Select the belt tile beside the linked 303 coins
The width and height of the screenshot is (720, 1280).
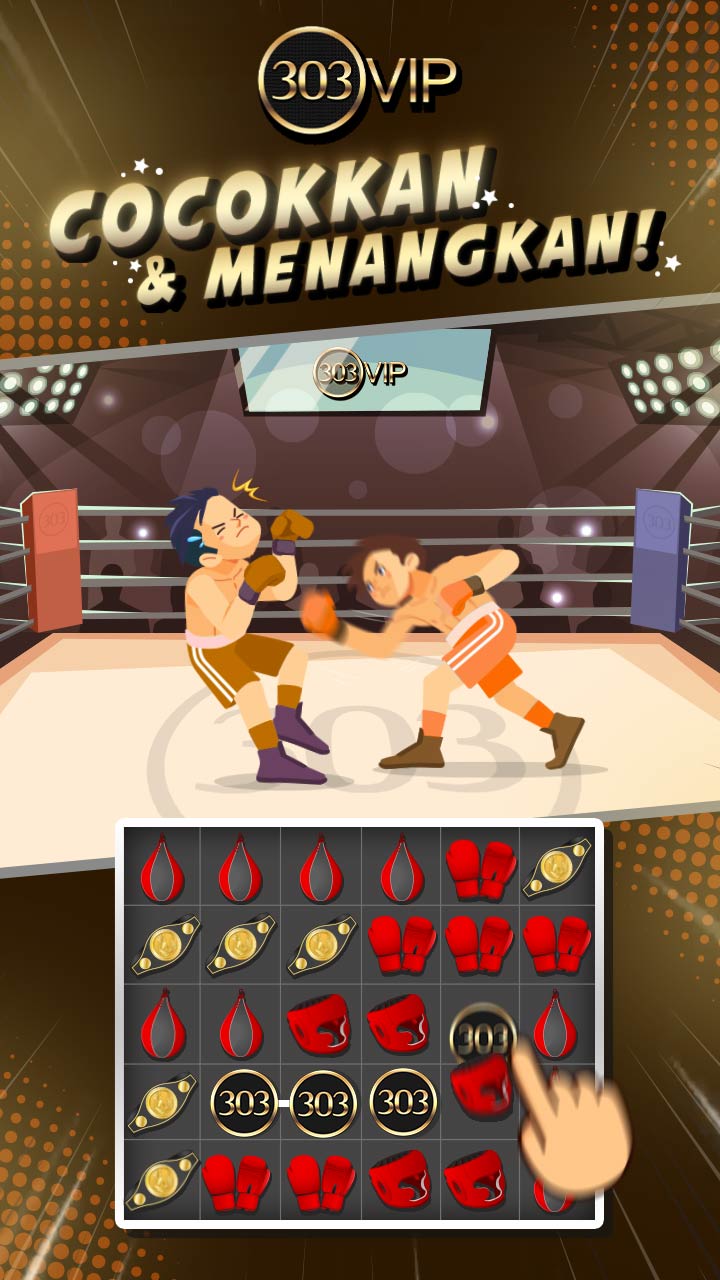(x=162, y=1102)
